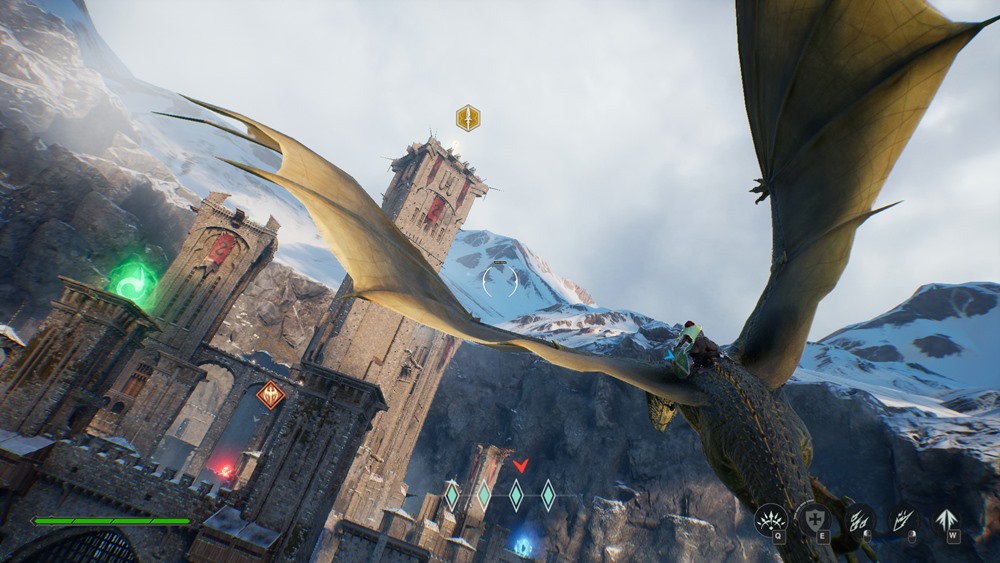
Task: Fire the triple fireball attack icon
Action: click(x=859, y=519)
